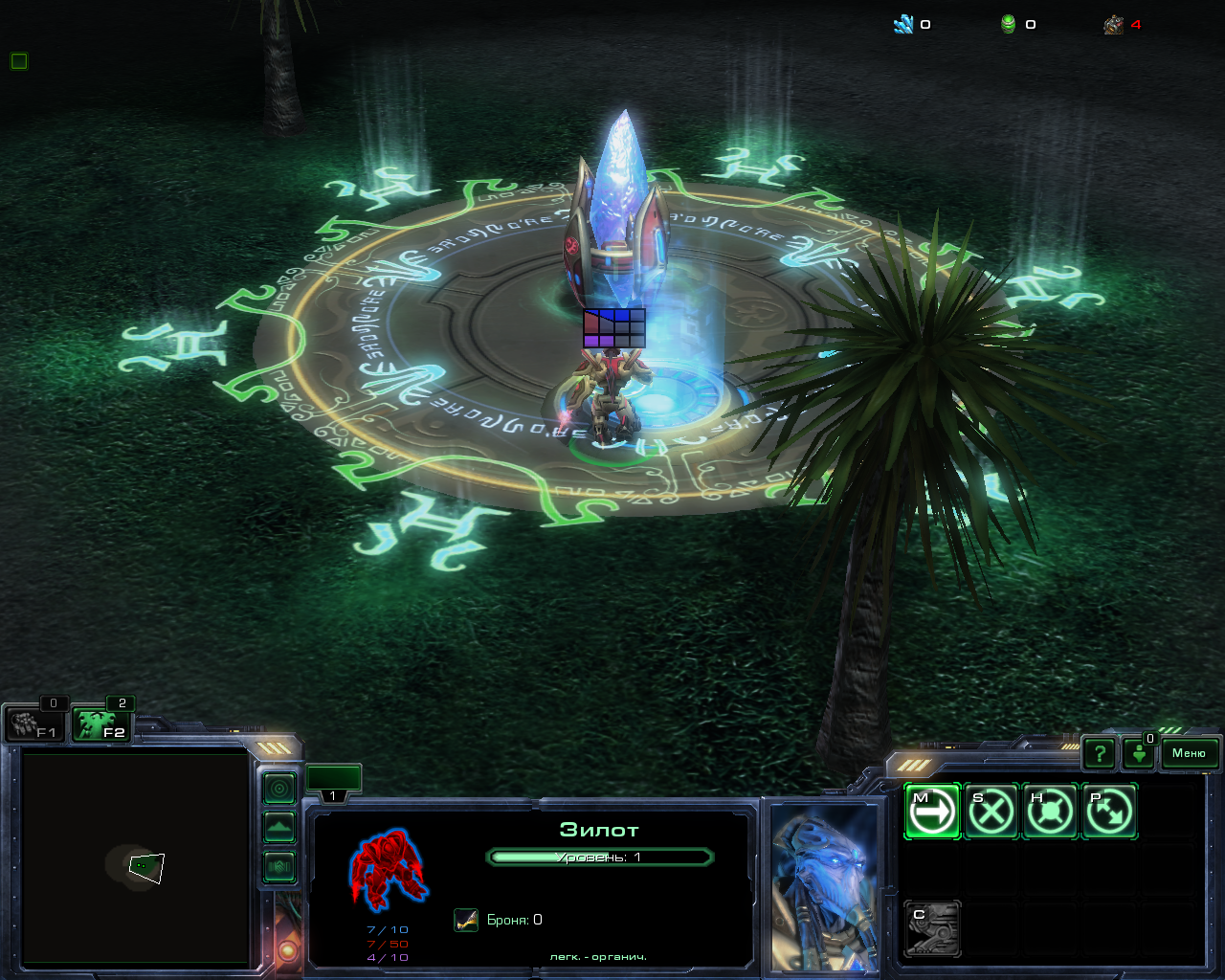Choose the Hold Position command
Viewport: 1225px width, 980px height.
[x=1050, y=812]
